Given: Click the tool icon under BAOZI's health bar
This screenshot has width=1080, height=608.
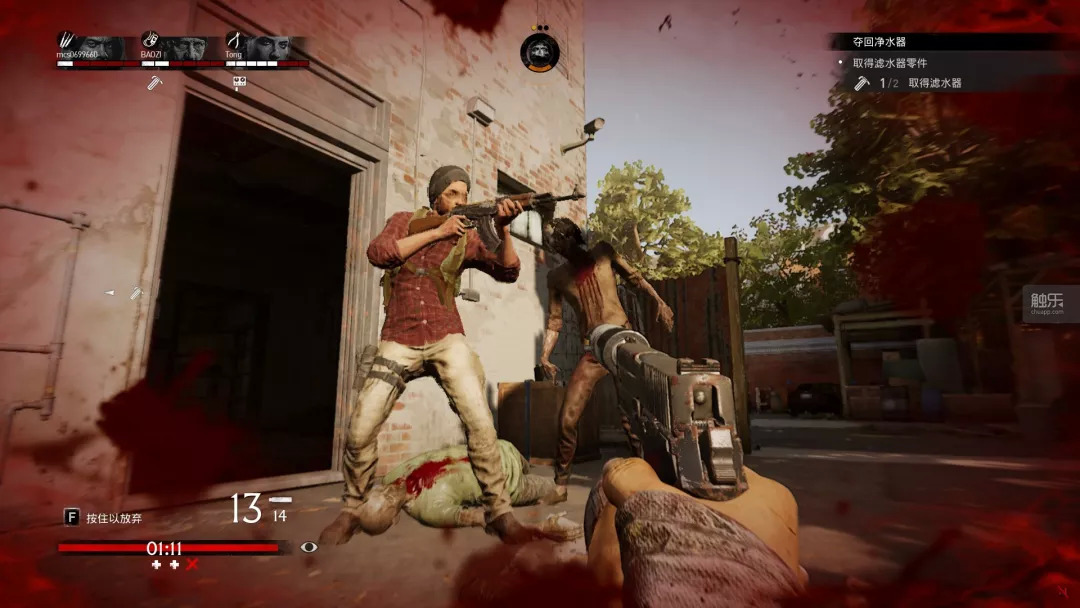Looking at the screenshot, I should (154, 82).
